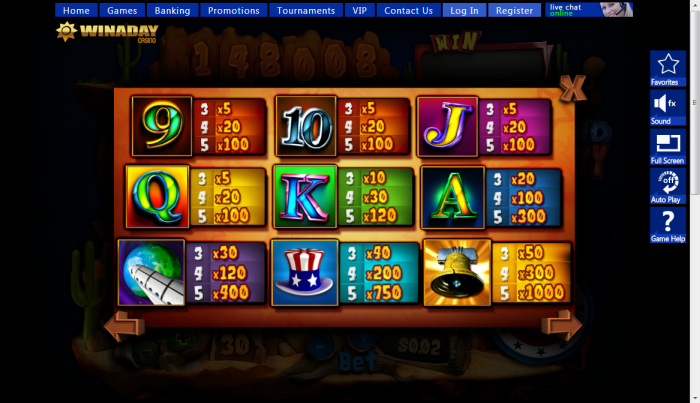Toggle Auto Play
700x403 pixels.
pos(666,185)
